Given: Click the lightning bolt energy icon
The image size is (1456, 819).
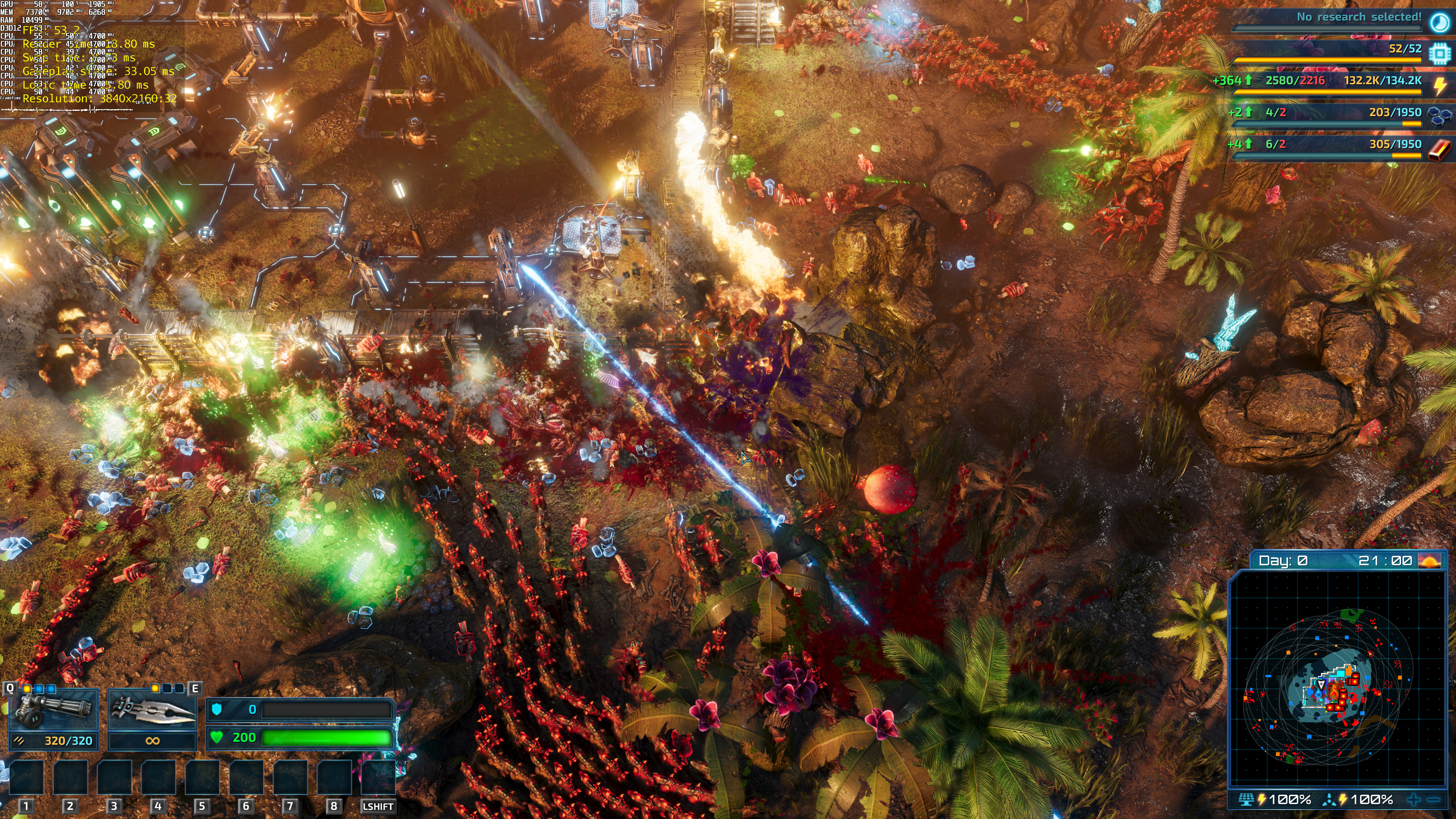Looking at the screenshot, I should [x=1440, y=85].
